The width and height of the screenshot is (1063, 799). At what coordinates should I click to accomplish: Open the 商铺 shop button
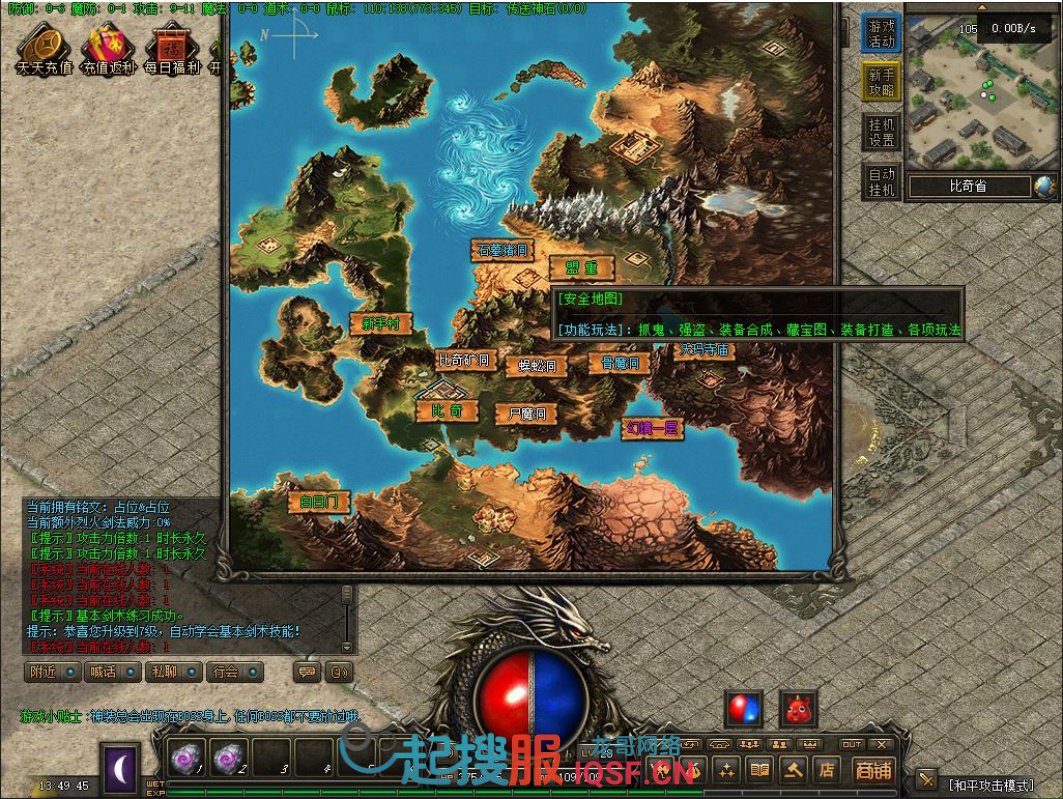tap(872, 769)
